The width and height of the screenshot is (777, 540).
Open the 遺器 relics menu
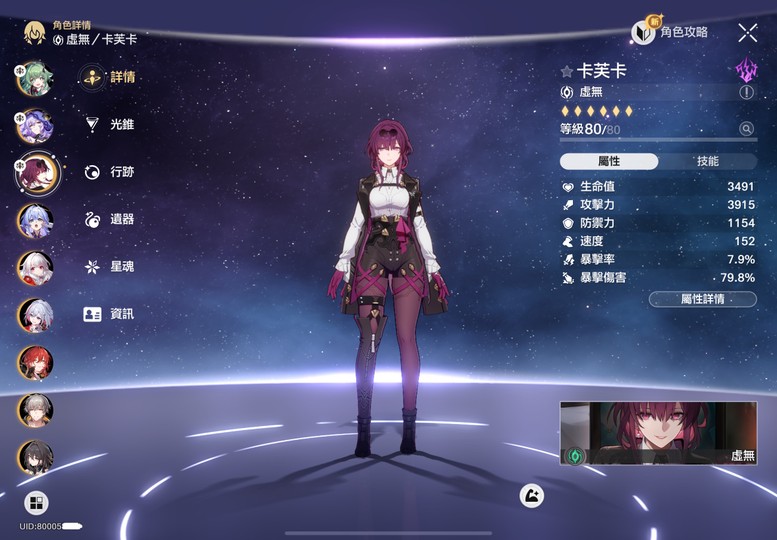[x=110, y=219]
